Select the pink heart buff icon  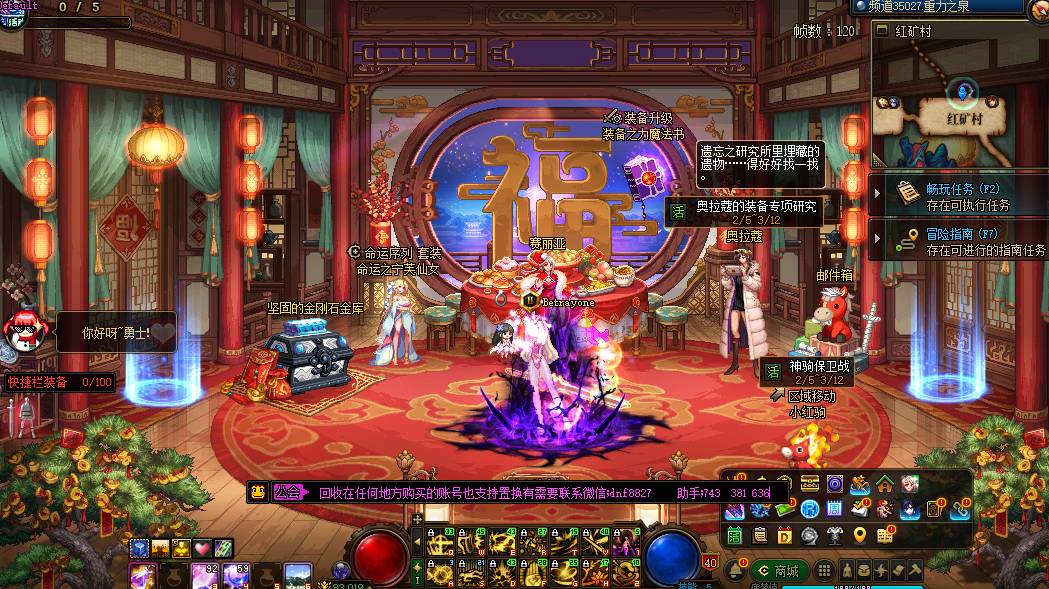click(x=202, y=548)
